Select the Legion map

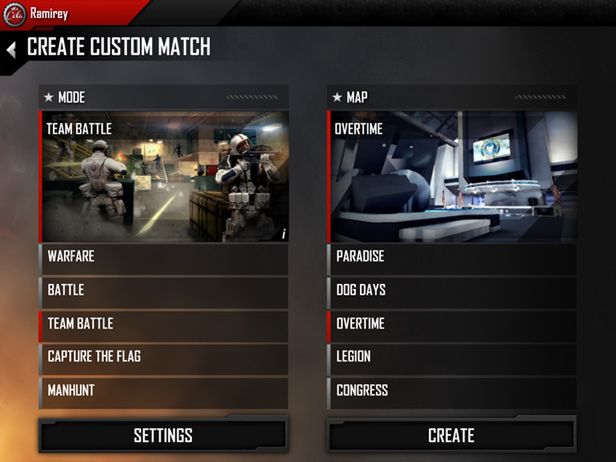click(x=452, y=357)
